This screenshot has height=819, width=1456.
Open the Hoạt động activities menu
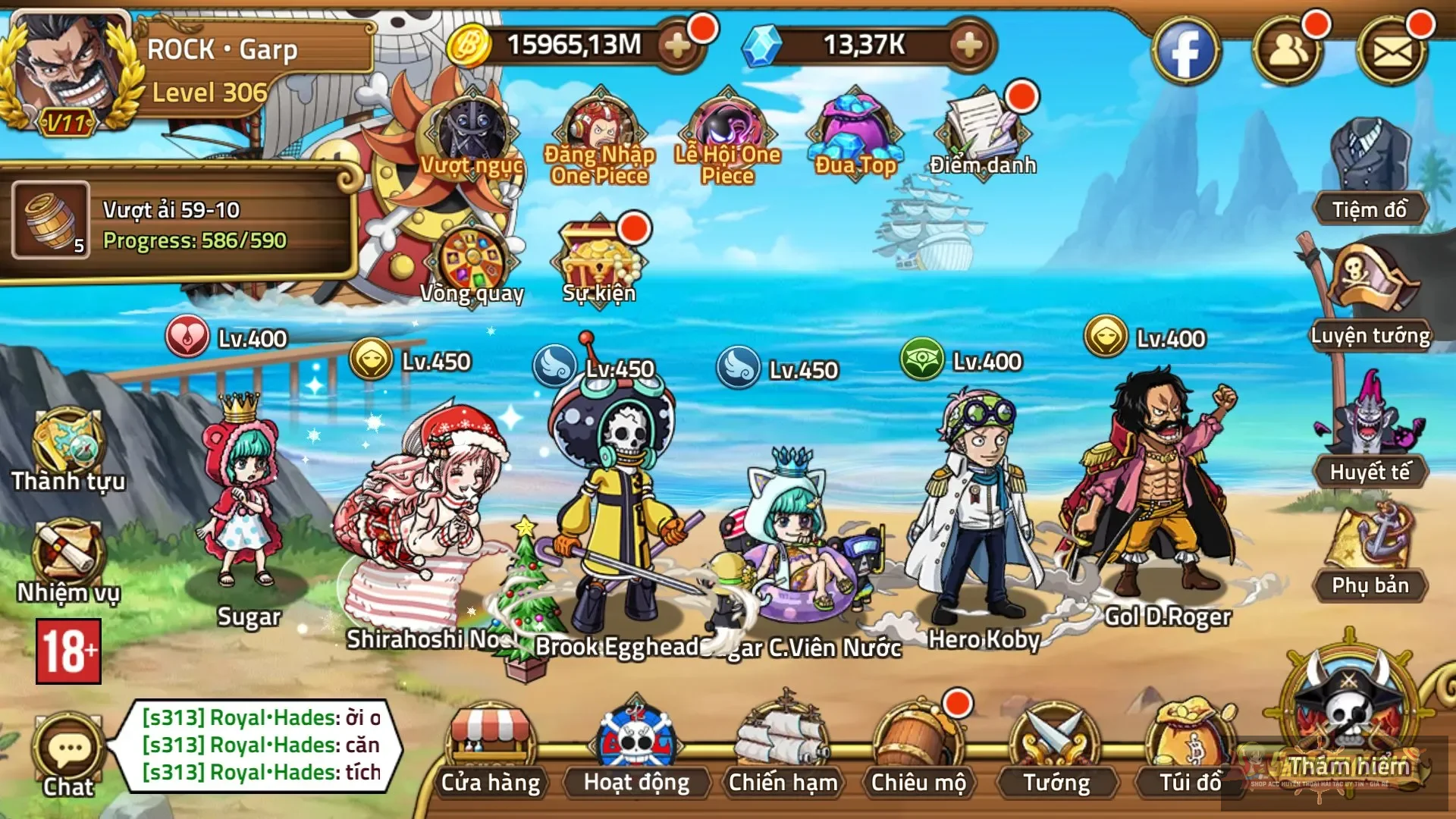point(636,752)
